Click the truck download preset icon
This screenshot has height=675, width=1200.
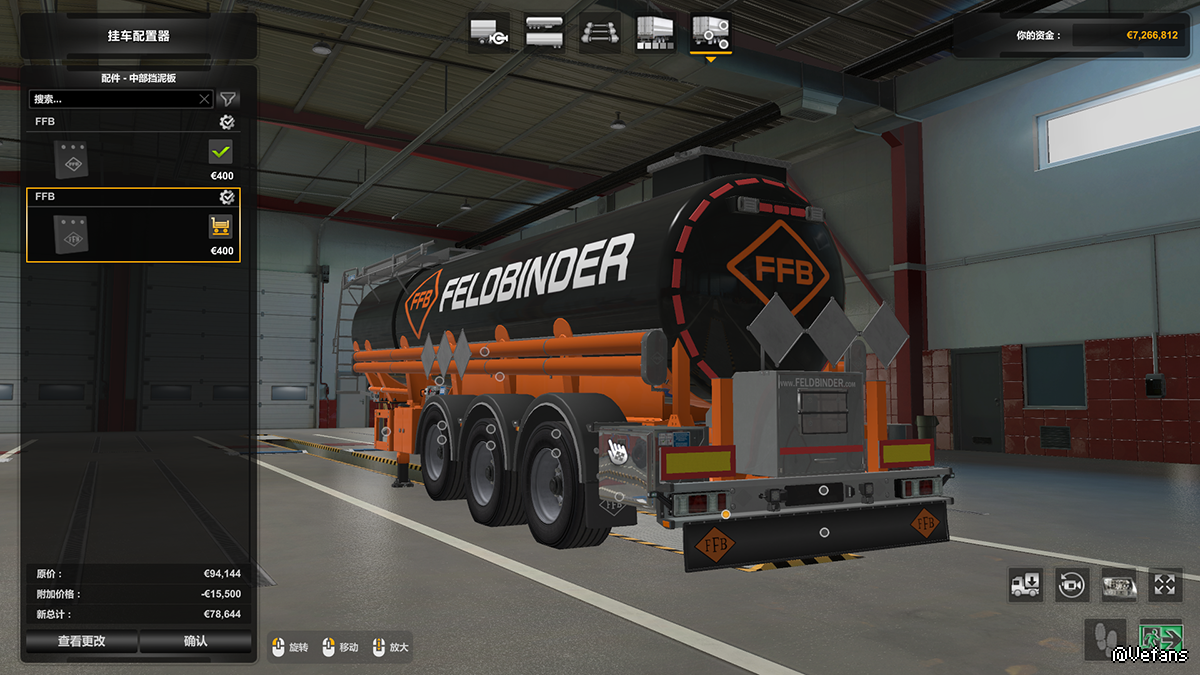click(1025, 585)
